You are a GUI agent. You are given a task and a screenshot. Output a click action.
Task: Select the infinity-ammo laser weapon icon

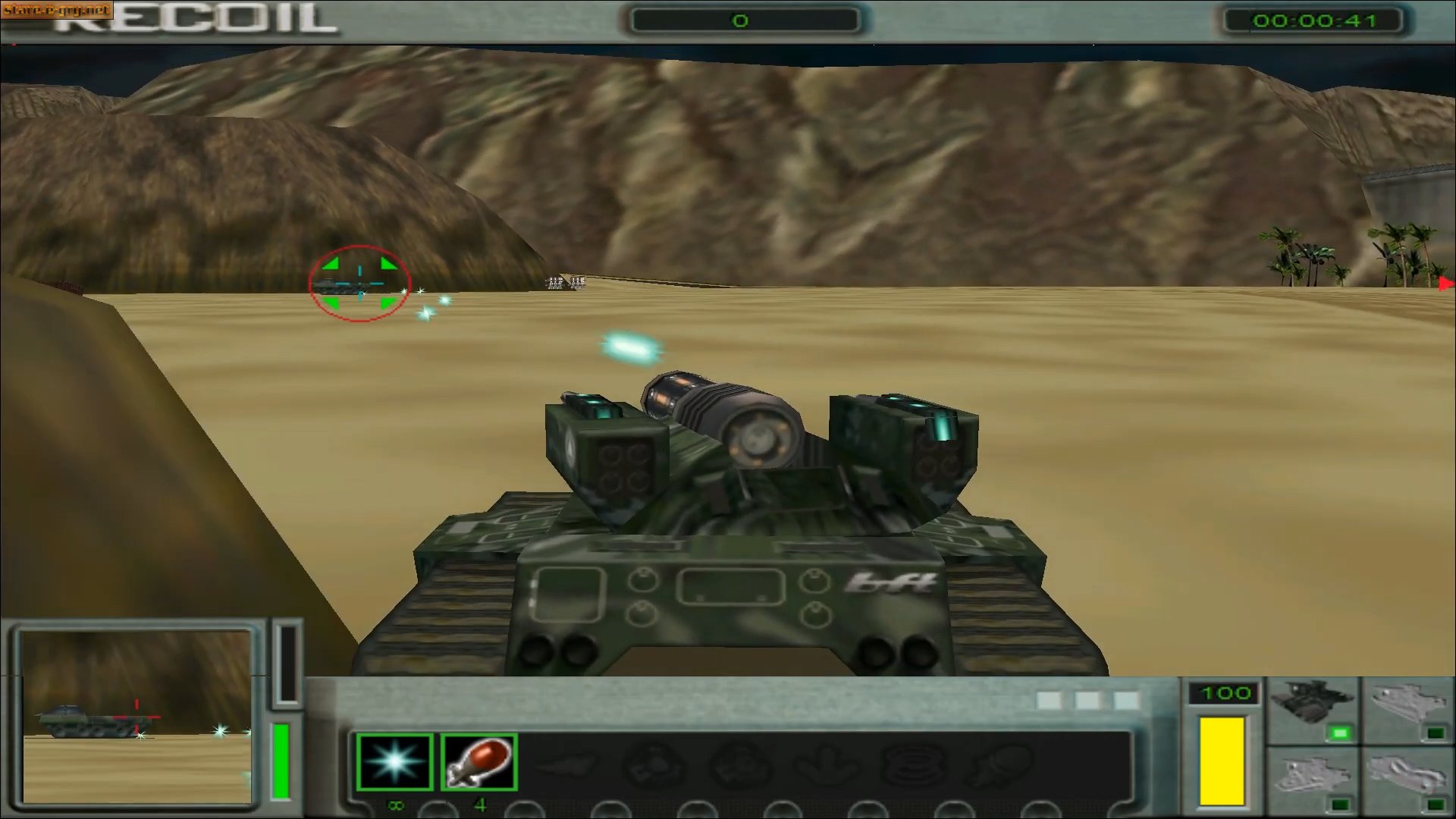tap(394, 762)
